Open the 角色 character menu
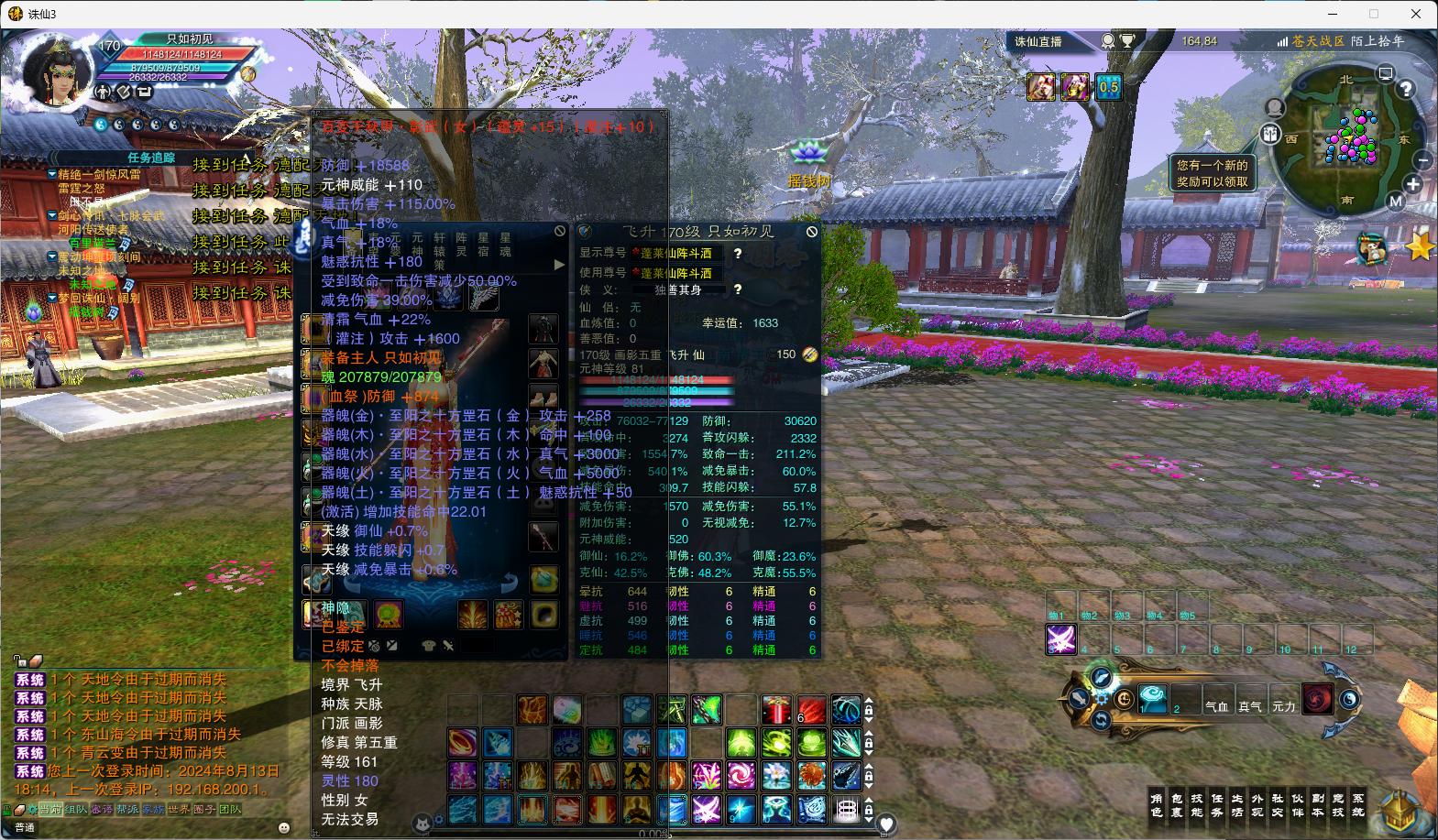Viewport: 1438px width, 840px height. click(x=1157, y=805)
